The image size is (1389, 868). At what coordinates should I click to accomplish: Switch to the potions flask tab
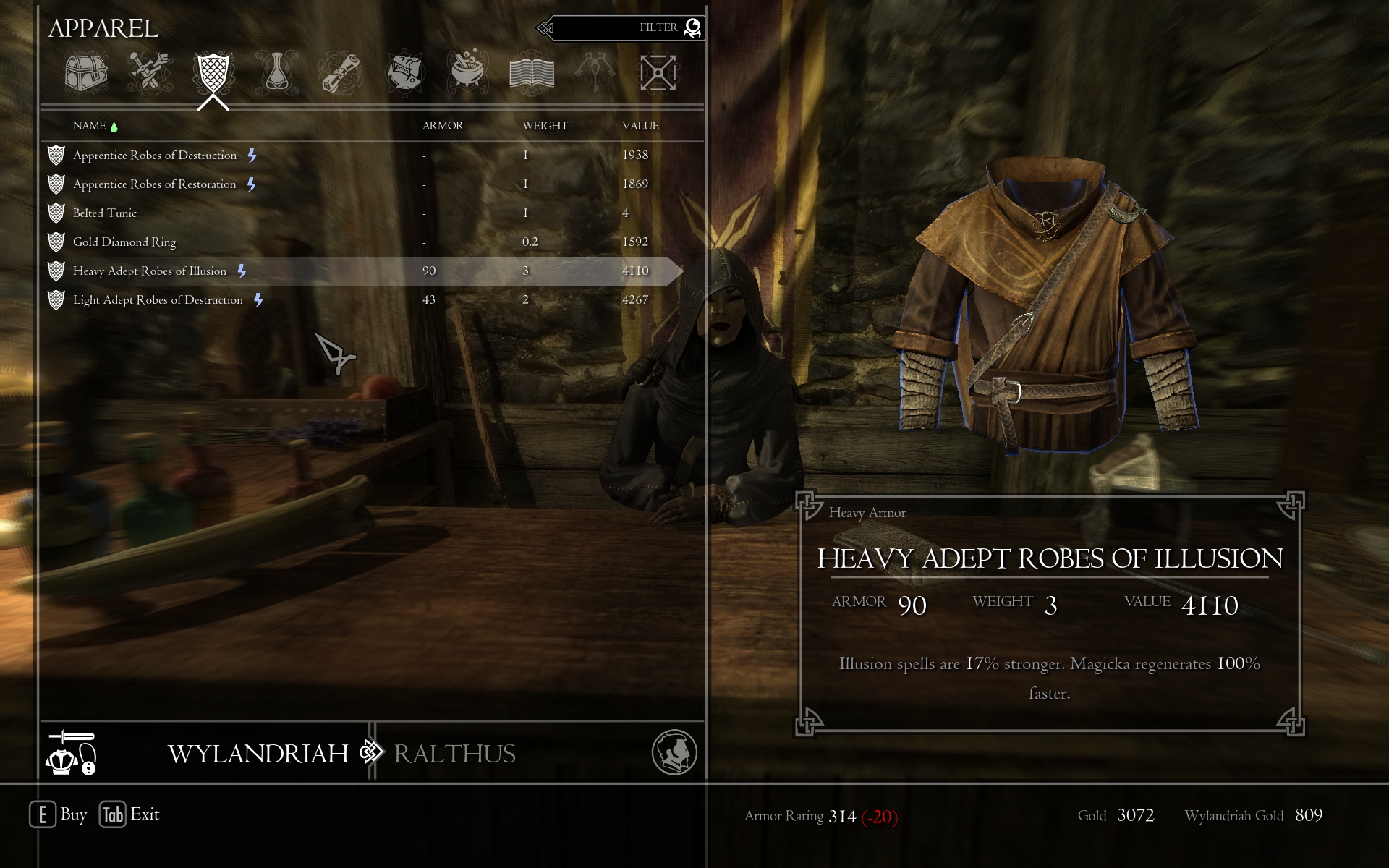coord(276,73)
